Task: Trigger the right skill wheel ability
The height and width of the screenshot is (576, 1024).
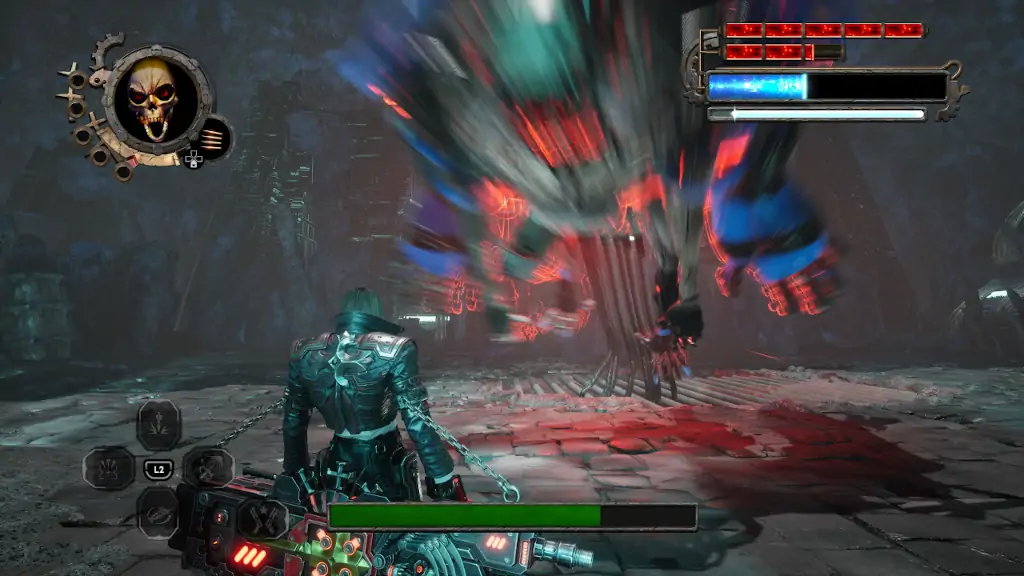Action: coord(209,467)
